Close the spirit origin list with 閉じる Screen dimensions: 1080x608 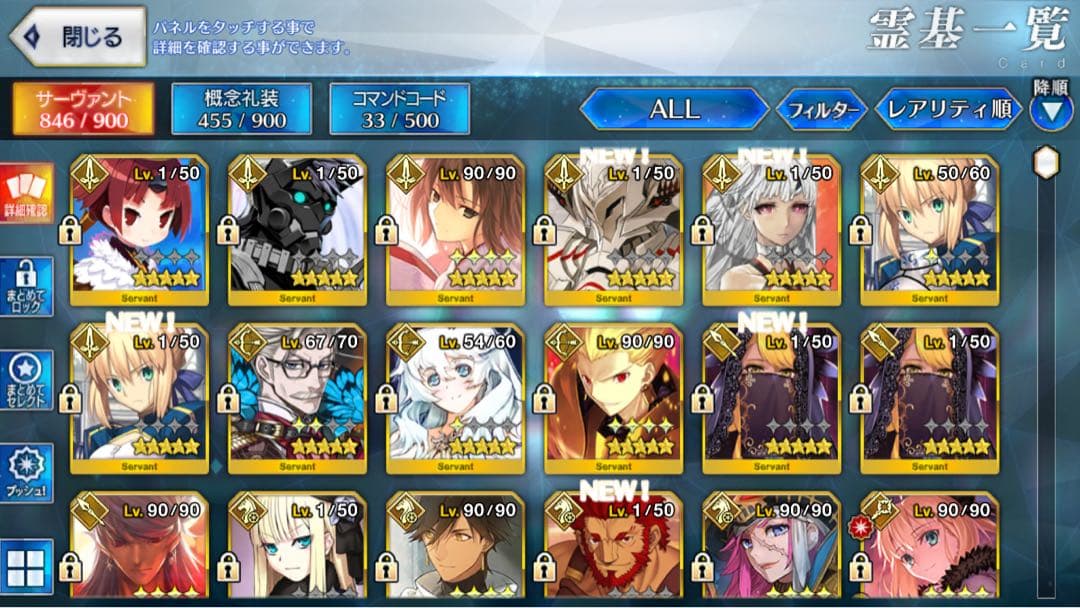pyautogui.click(x=77, y=37)
